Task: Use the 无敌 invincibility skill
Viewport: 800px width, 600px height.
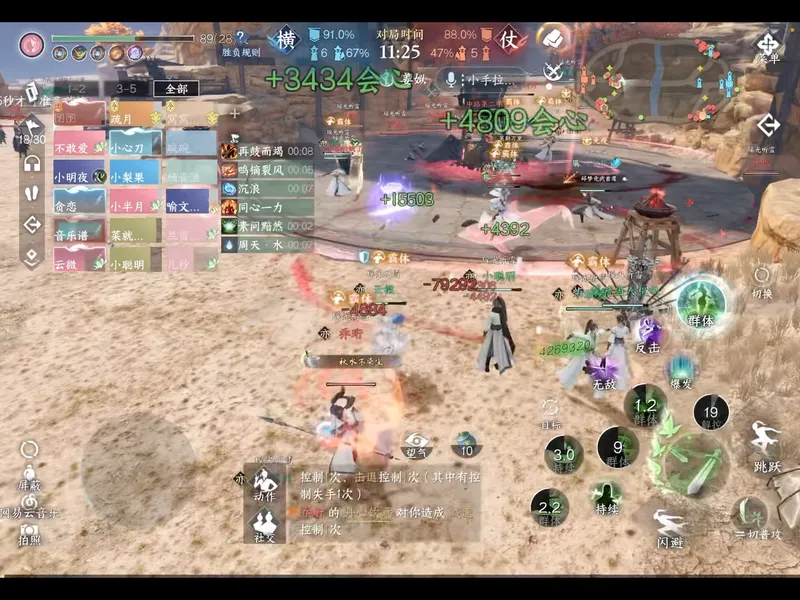Action: tap(603, 372)
